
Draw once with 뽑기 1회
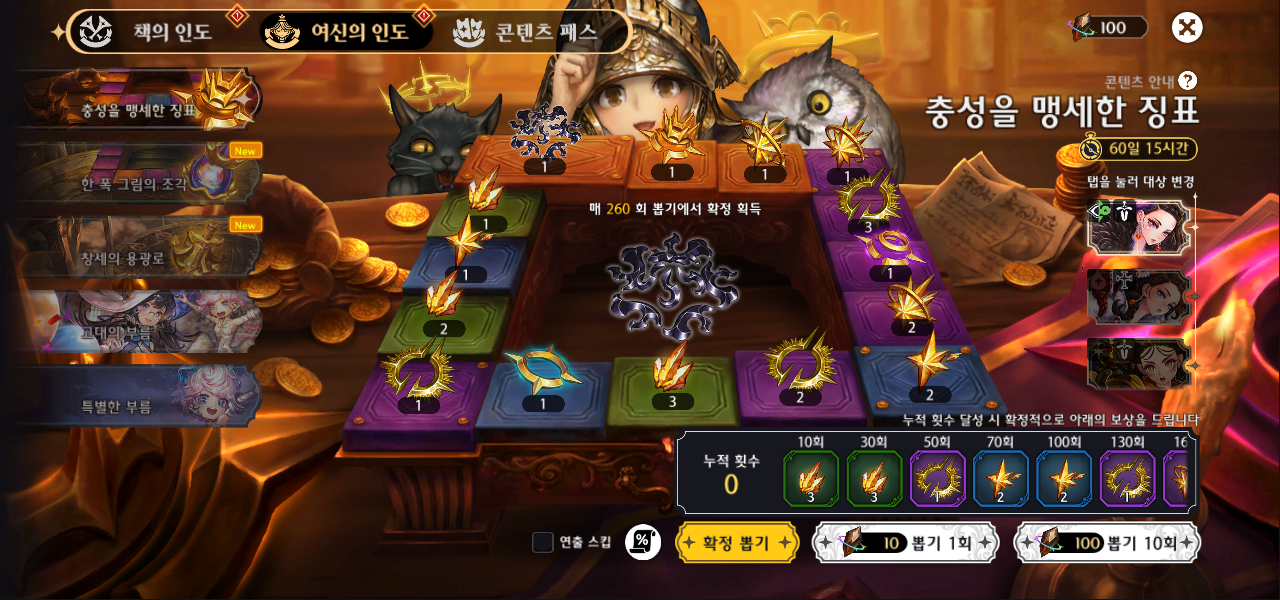click(x=905, y=542)
